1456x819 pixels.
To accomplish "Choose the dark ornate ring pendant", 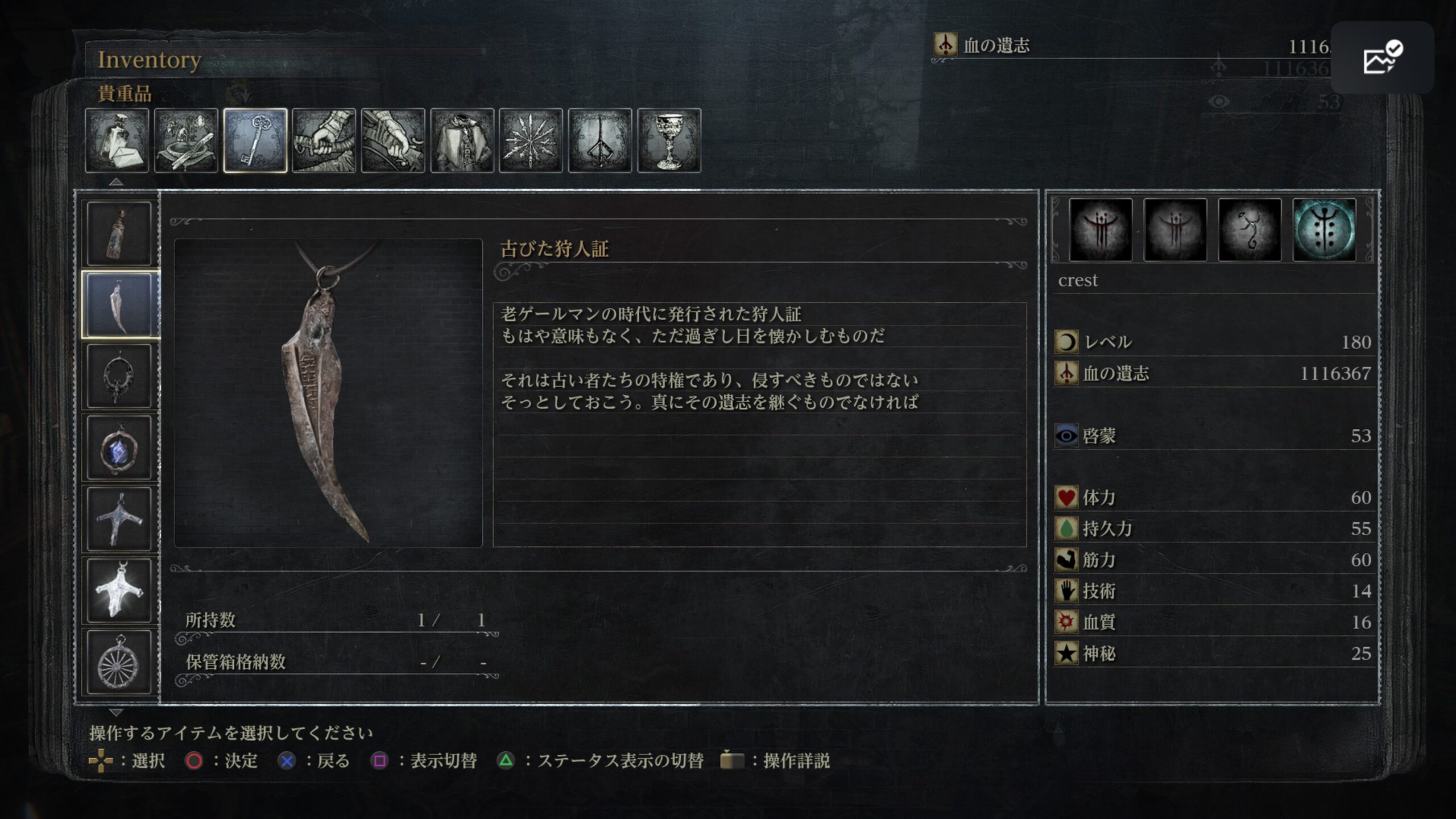I will tap(119, 376).
